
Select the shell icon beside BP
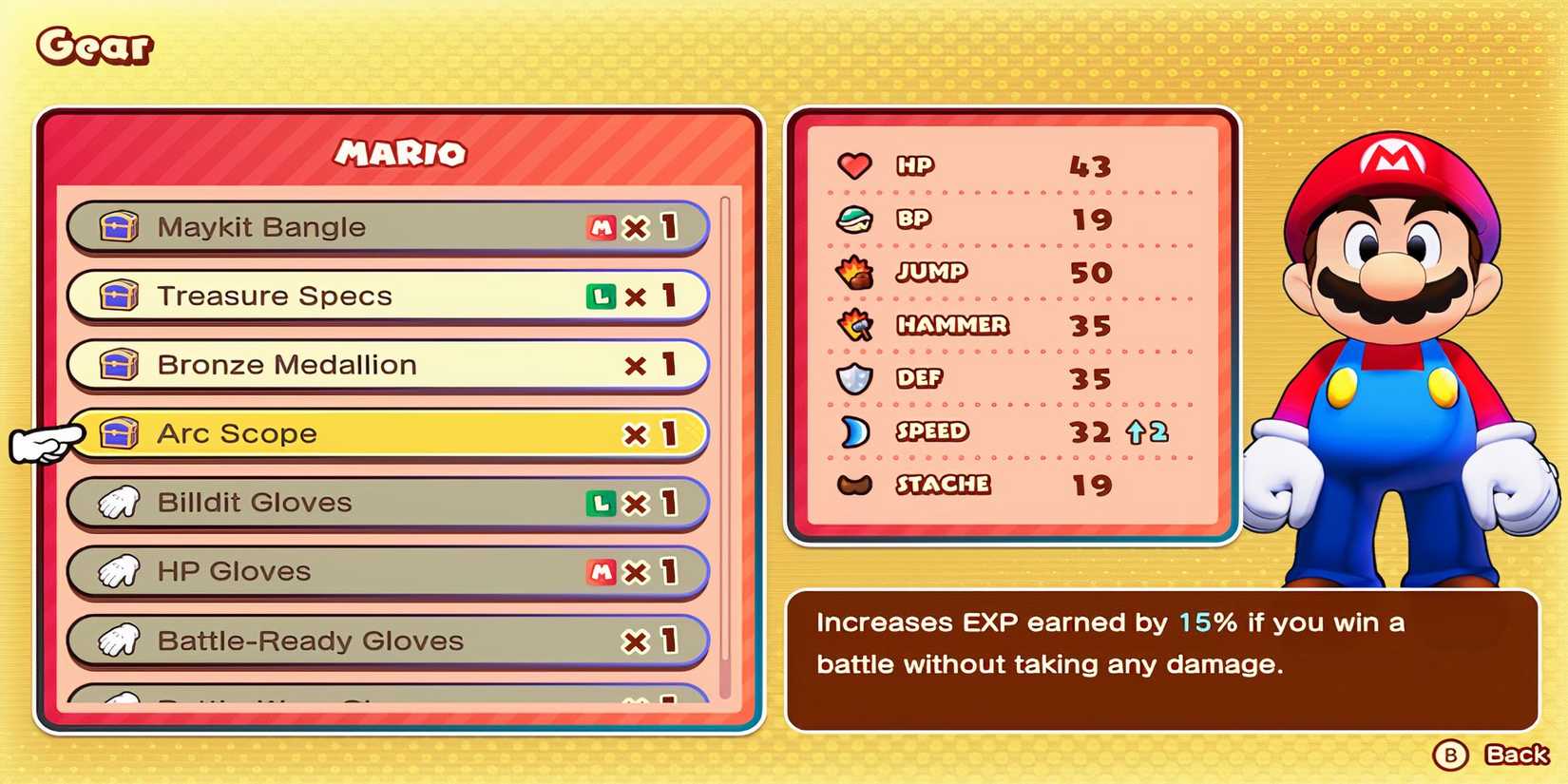854,219
